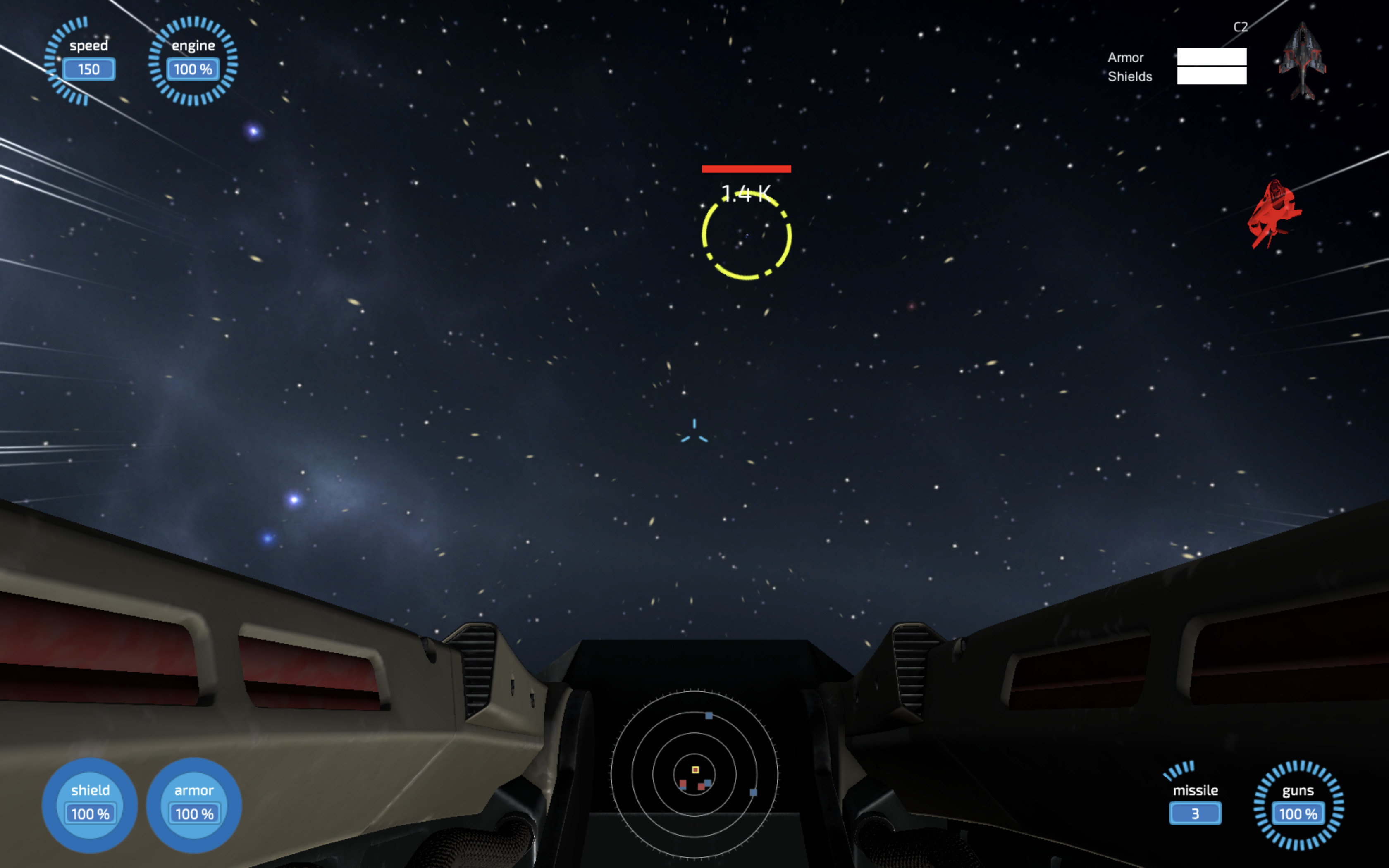
Task: Open the engine percentage readout
Action: 193,69
